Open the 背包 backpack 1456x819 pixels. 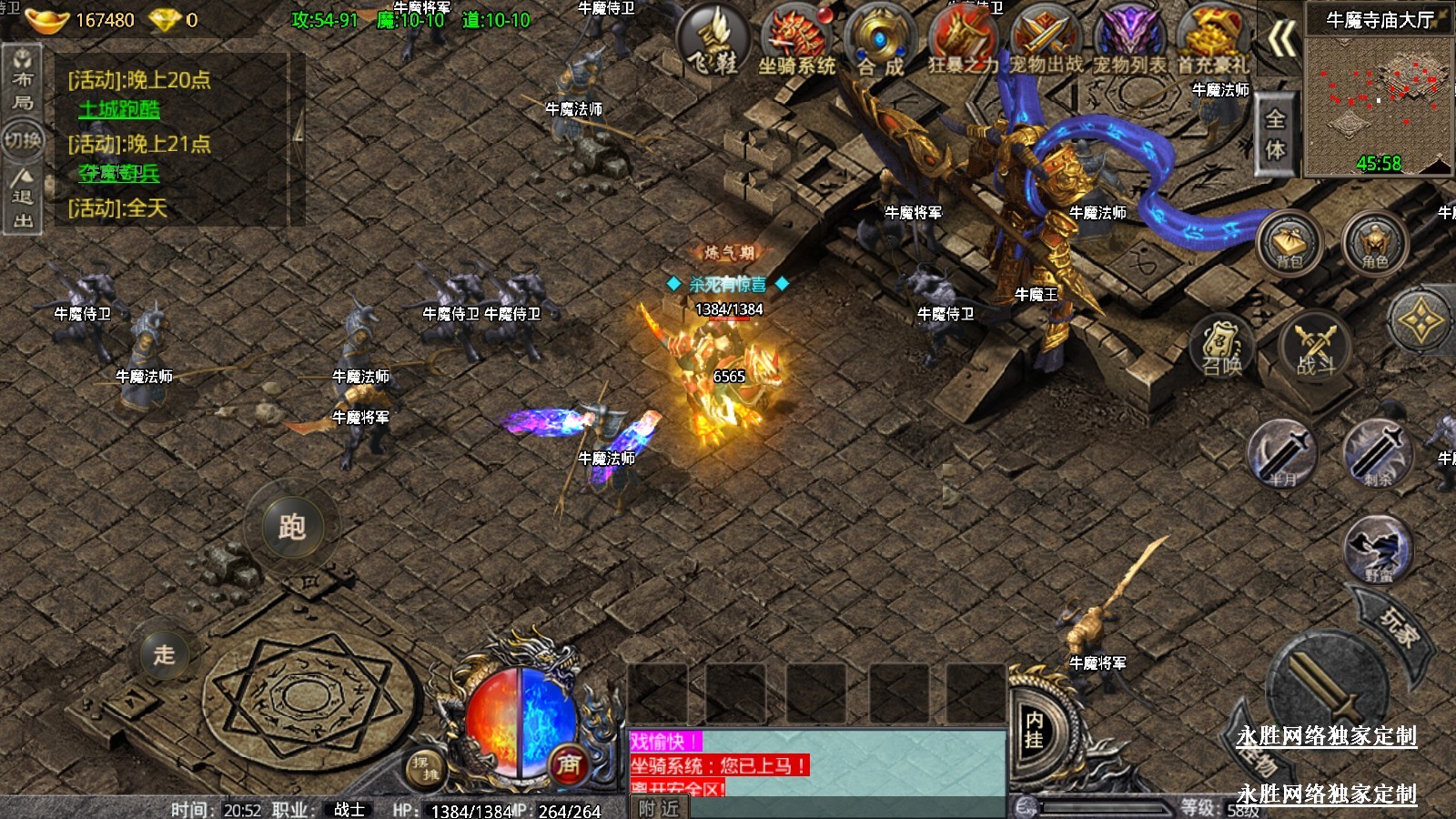pyautogui.click(x=1289, y=242)
